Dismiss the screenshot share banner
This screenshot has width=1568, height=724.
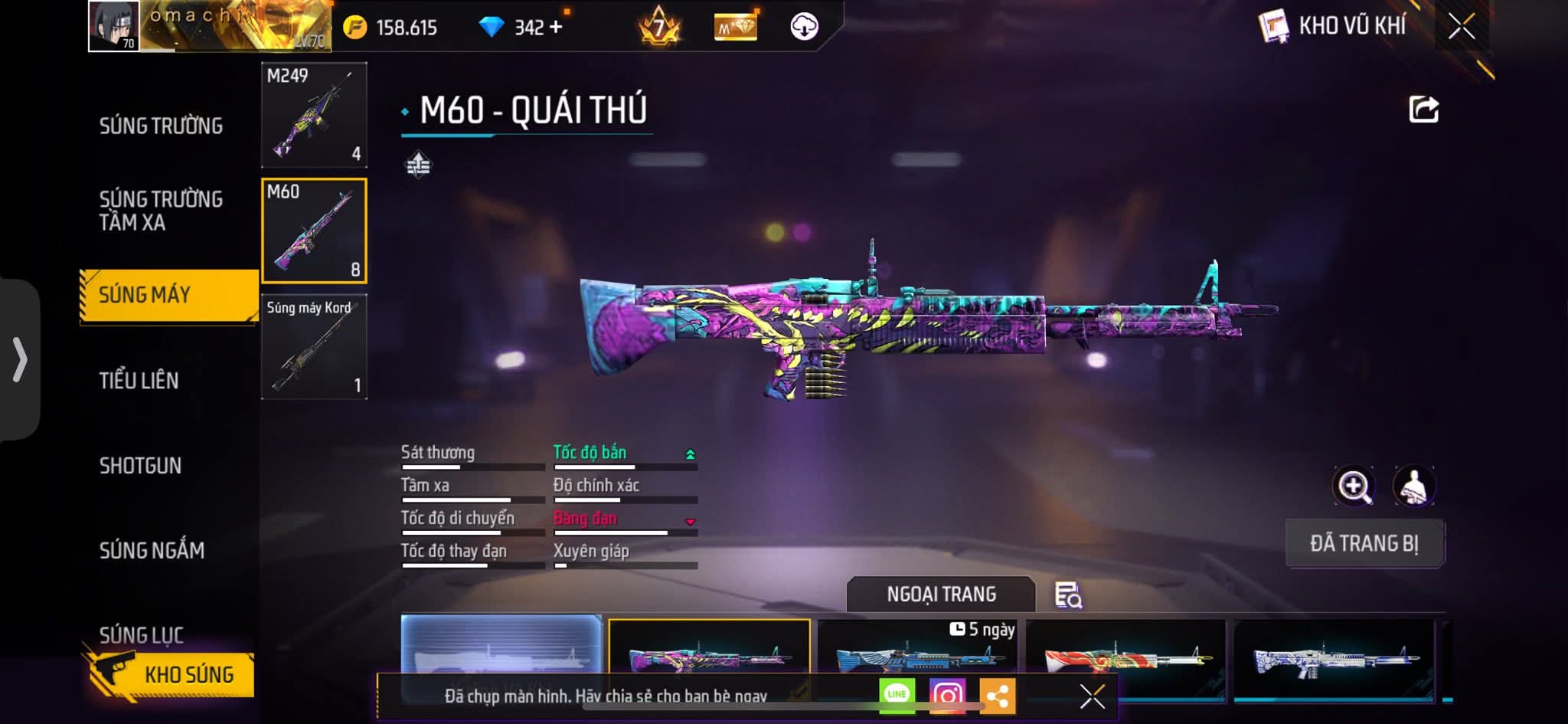pyautogui.click(x=1092, y=696)
